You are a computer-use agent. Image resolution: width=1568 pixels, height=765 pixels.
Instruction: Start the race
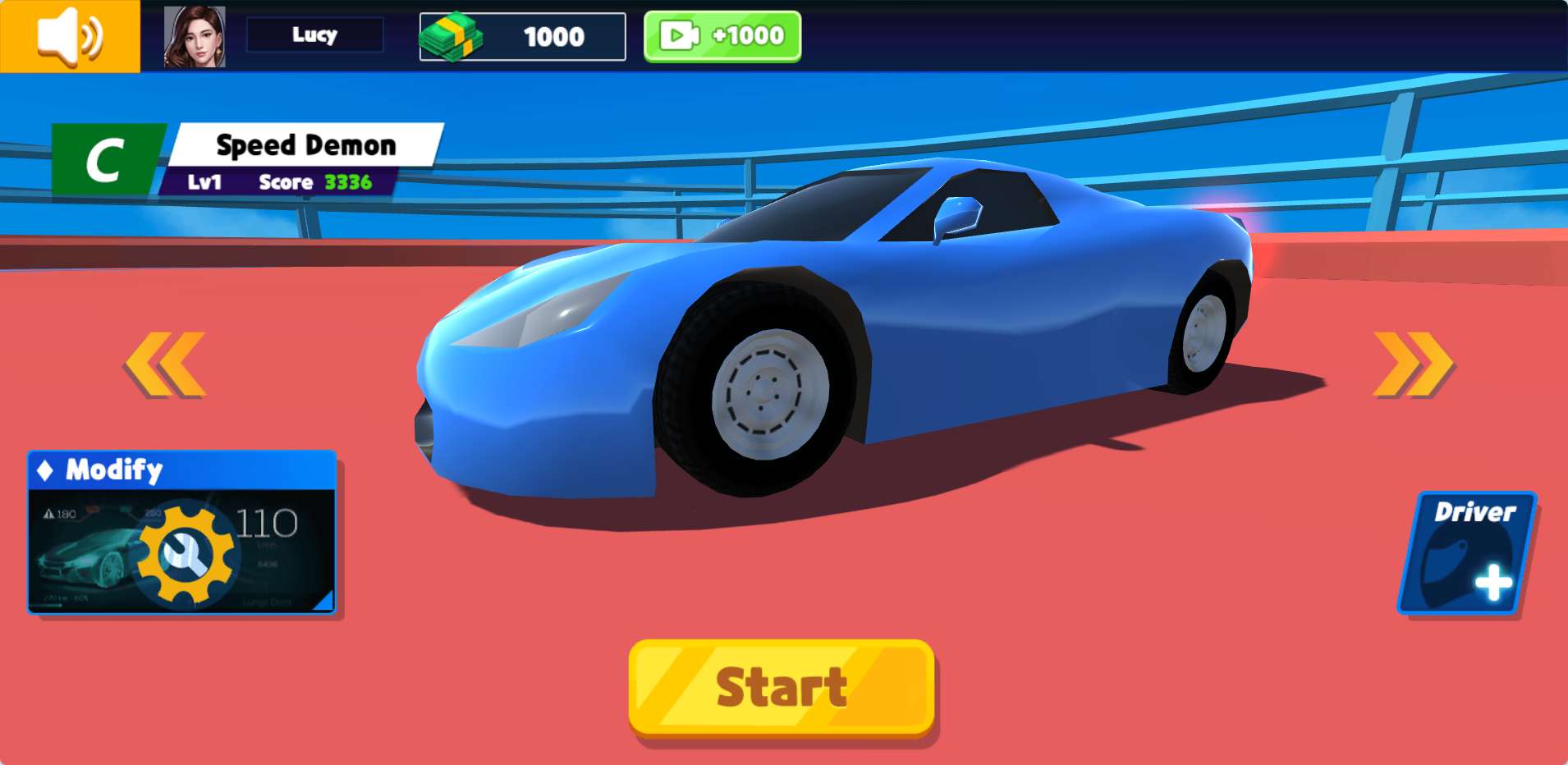[x=782, y=688]
